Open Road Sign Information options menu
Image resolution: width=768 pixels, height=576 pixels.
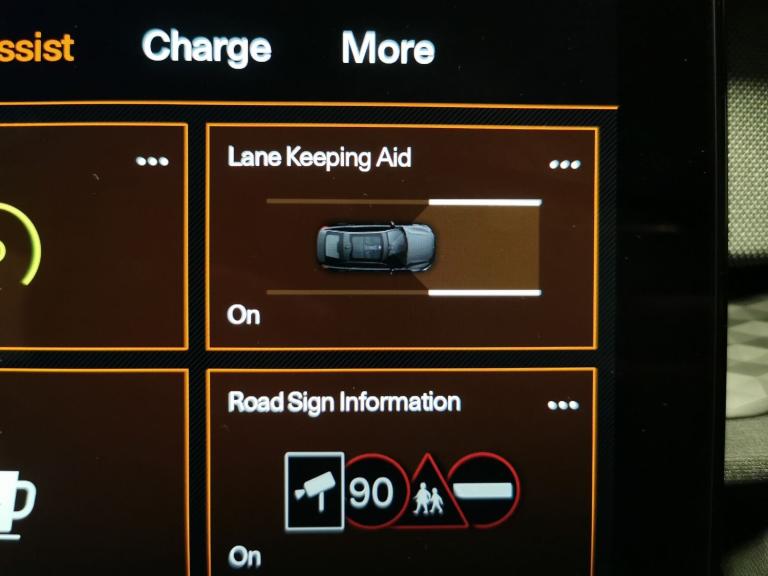(x=563, y=405)
